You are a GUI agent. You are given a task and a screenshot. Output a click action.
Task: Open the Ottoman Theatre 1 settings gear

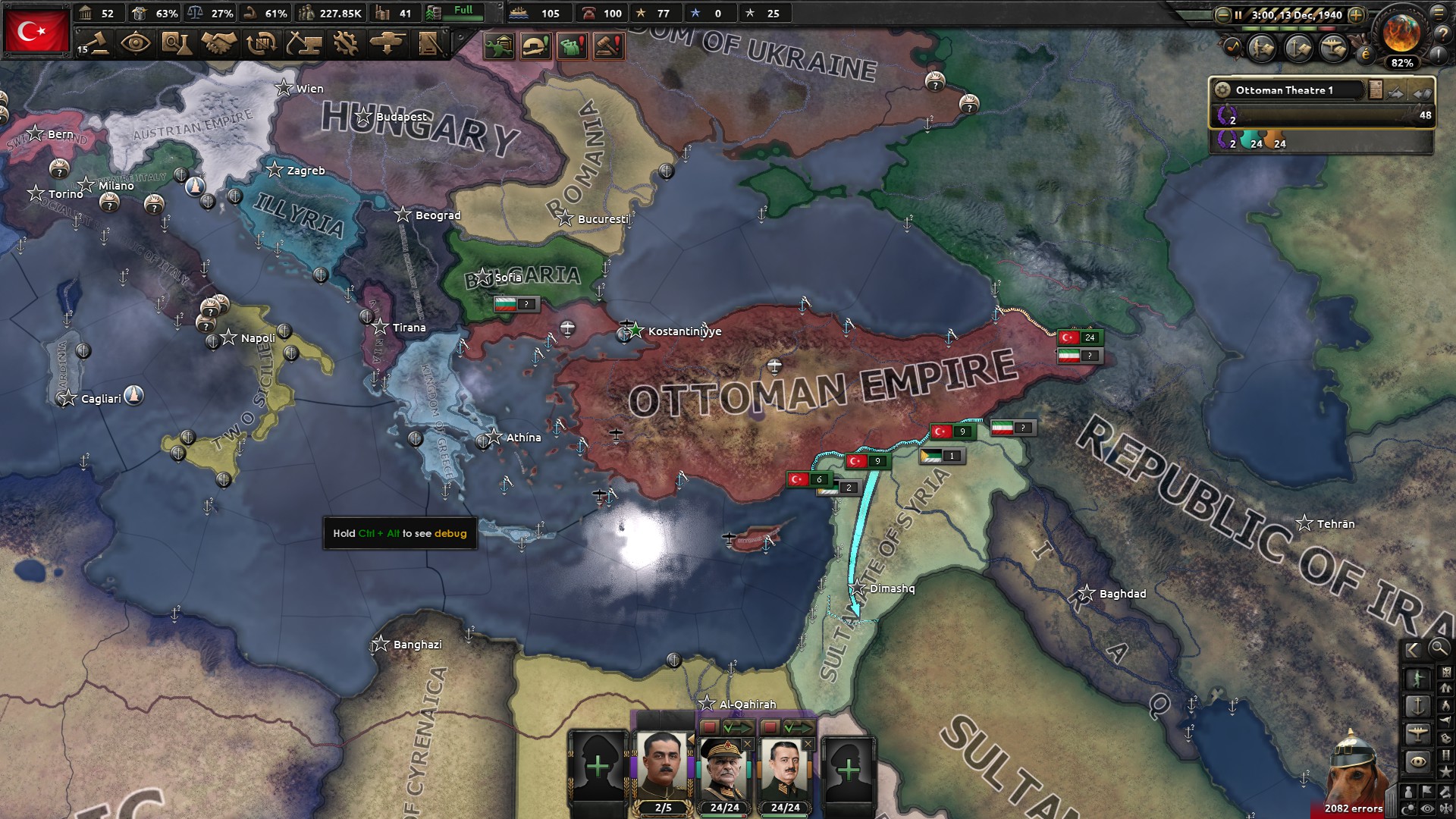[x=1222, y=89]
